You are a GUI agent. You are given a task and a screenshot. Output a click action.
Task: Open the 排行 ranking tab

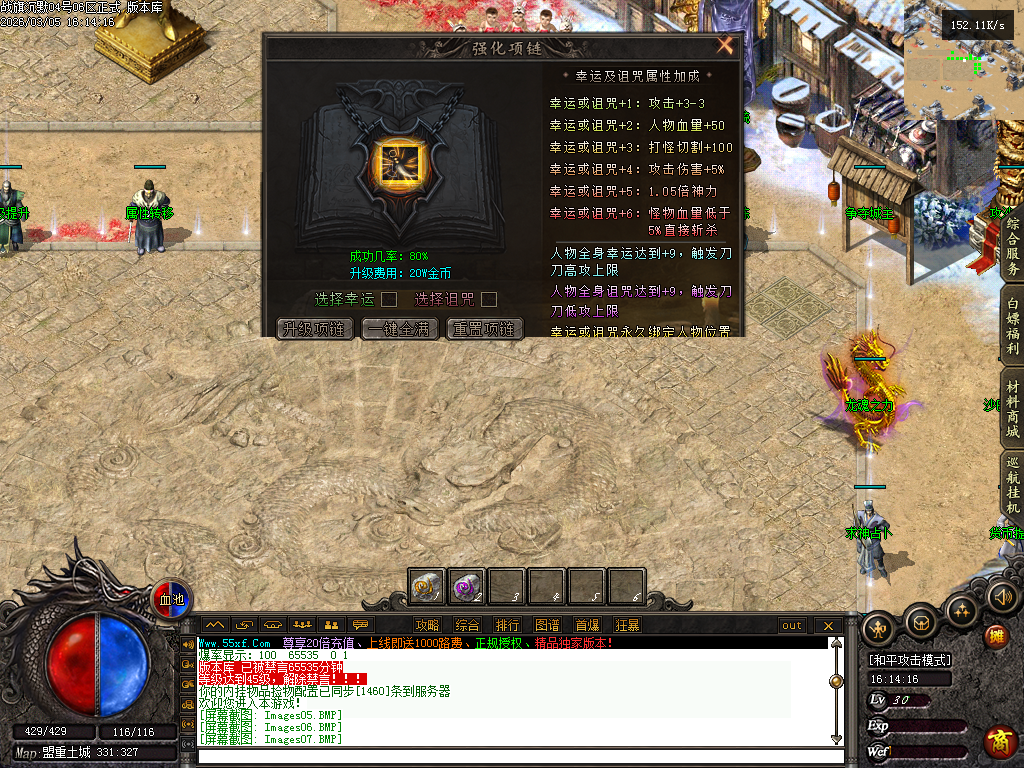click(507, 626)
